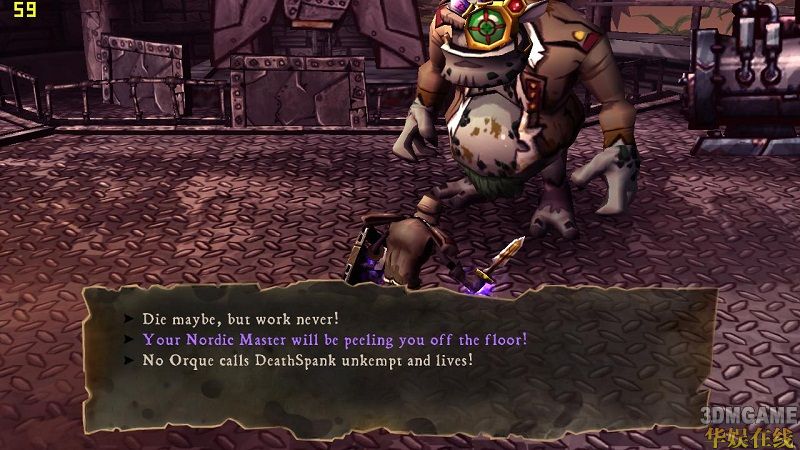This screenshot has height=450, width=800.
Task: Select the Nordic Master dialogue reply
Action: tap(334, 339)
